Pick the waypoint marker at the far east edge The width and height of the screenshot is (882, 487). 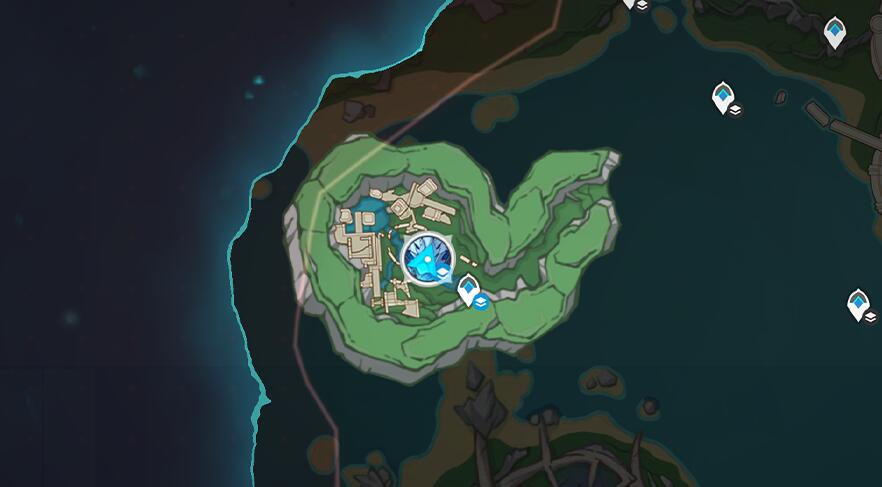tap(858, 303)
